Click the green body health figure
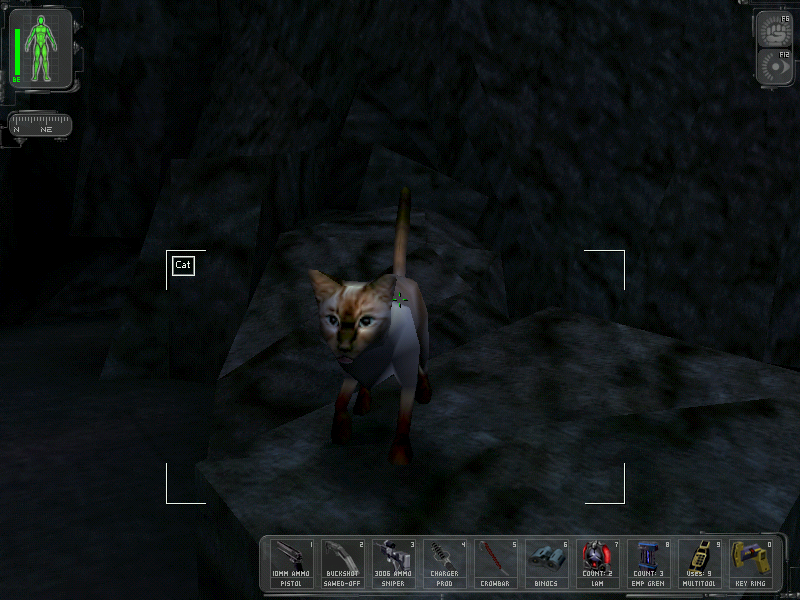This screenshot has width=800, height=600. click(x=42, y=48)
